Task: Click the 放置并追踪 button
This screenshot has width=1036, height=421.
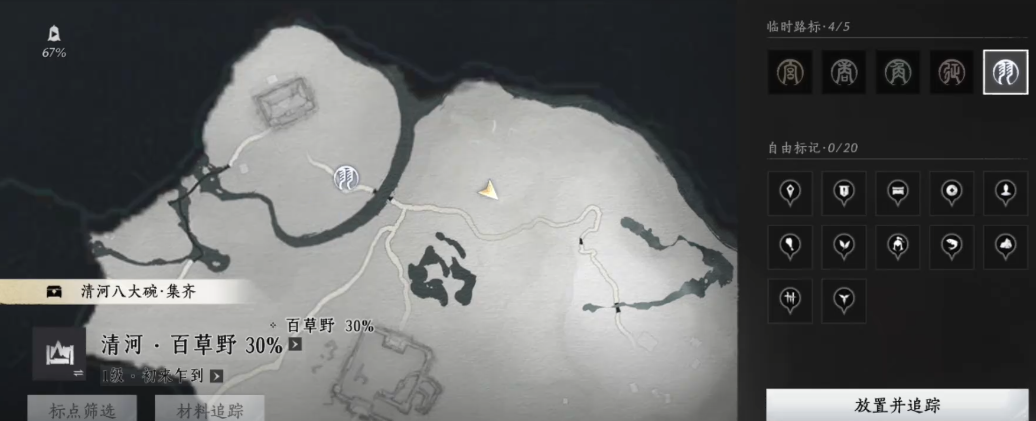Action: (897, 405)
